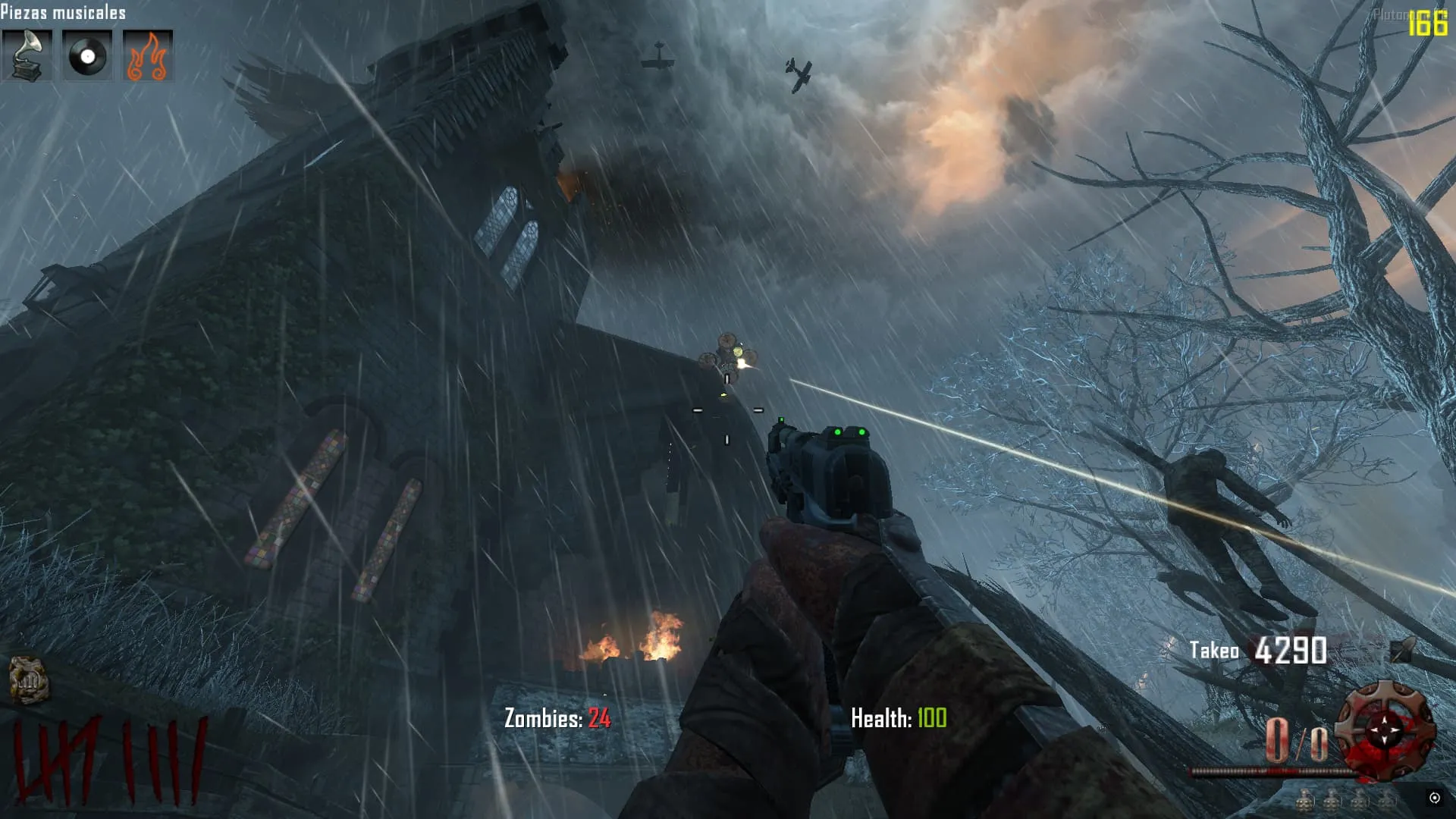Click the white target icon in corner
This screenshot has height=819, width=1456.
(1434, 797)
